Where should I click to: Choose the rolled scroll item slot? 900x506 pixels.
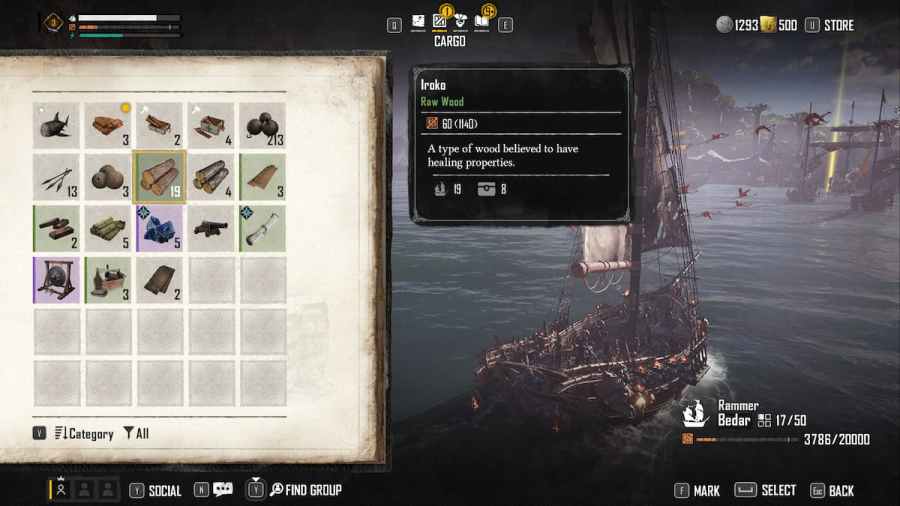[x=263, y=229]
